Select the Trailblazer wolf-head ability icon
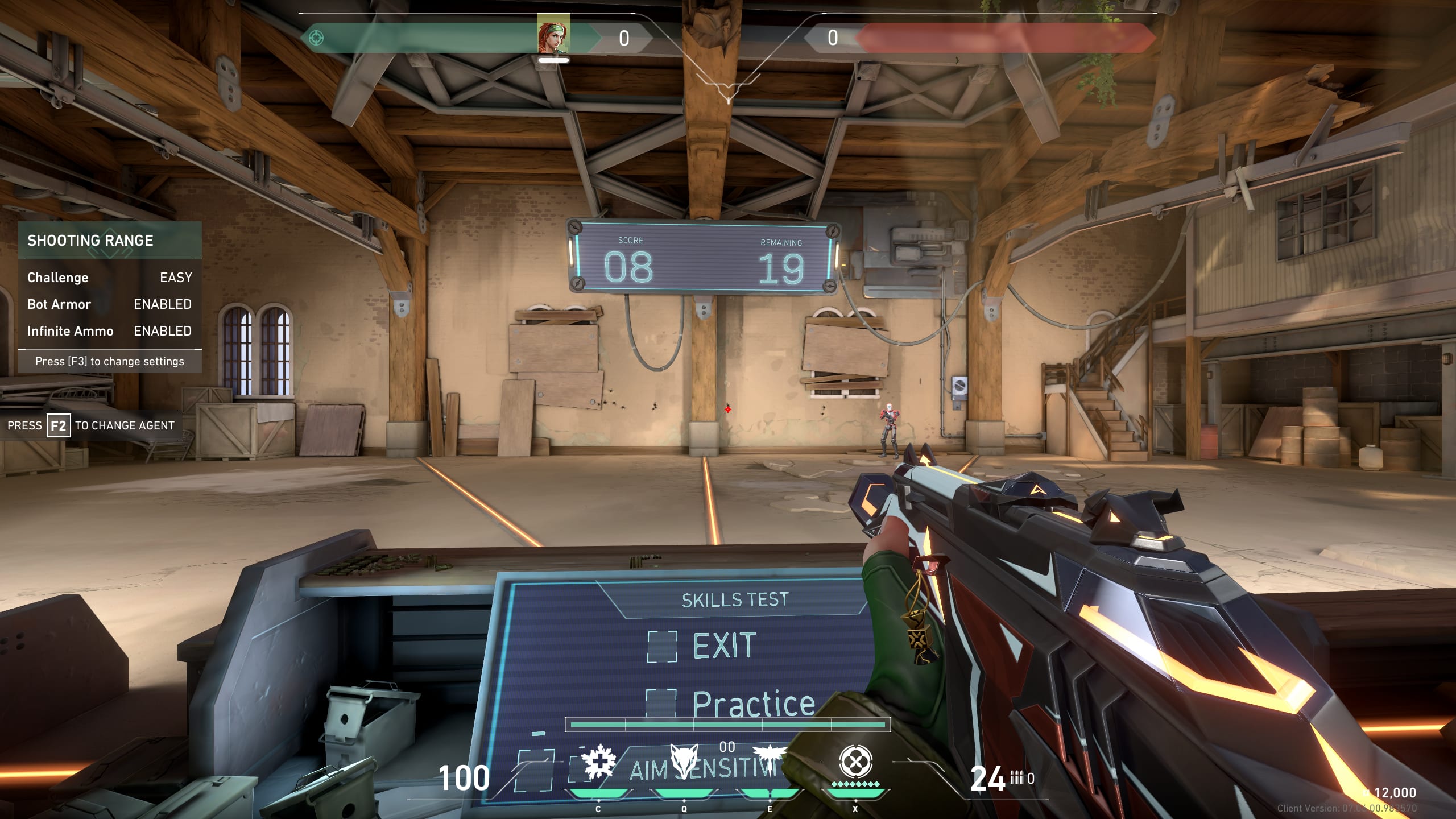Screen dimensions: 1456x819 [x=684, y=761]
